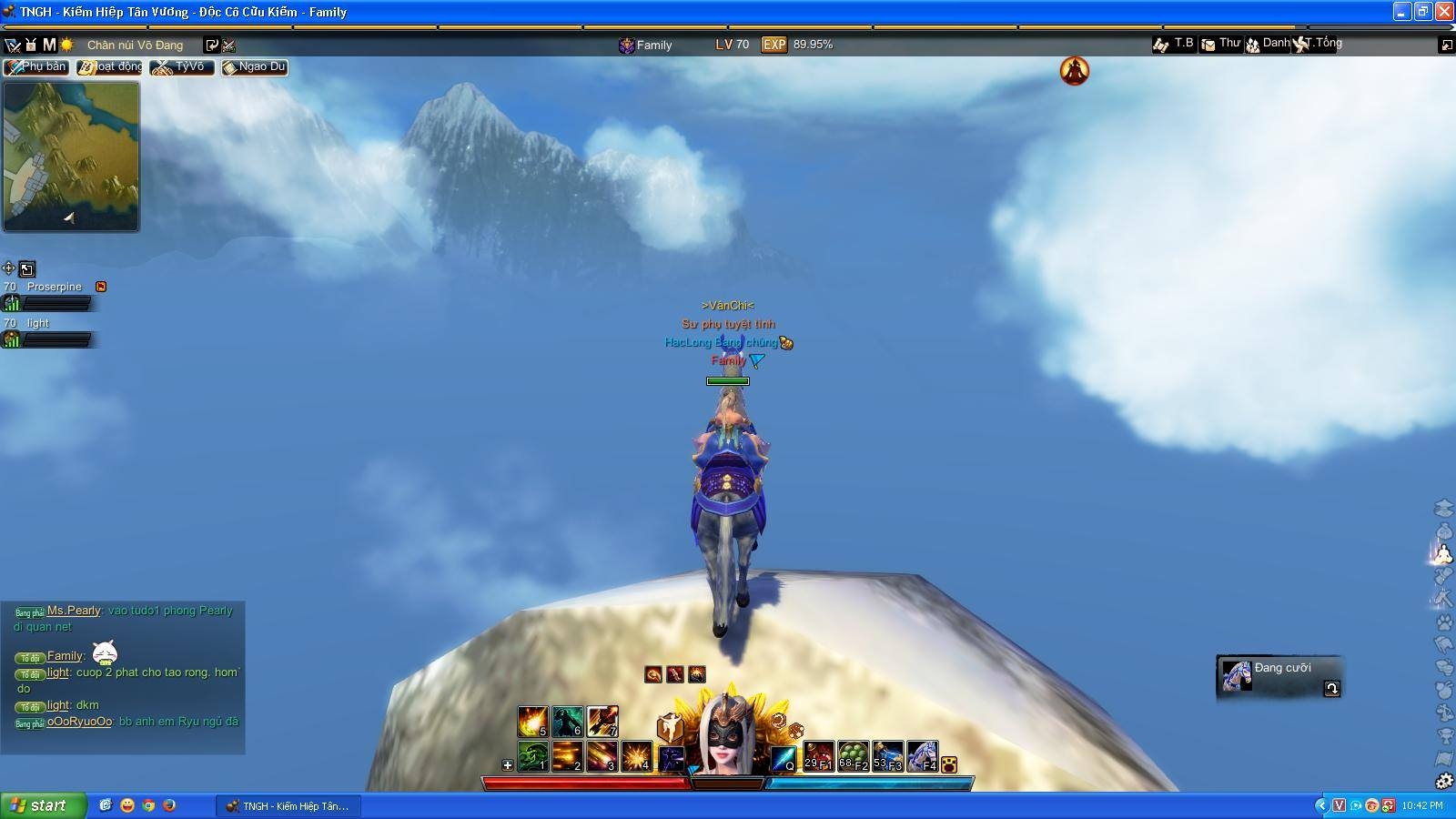Use the red potion in slot F1
Screen dimensions: 1456x819
[818, 756]
